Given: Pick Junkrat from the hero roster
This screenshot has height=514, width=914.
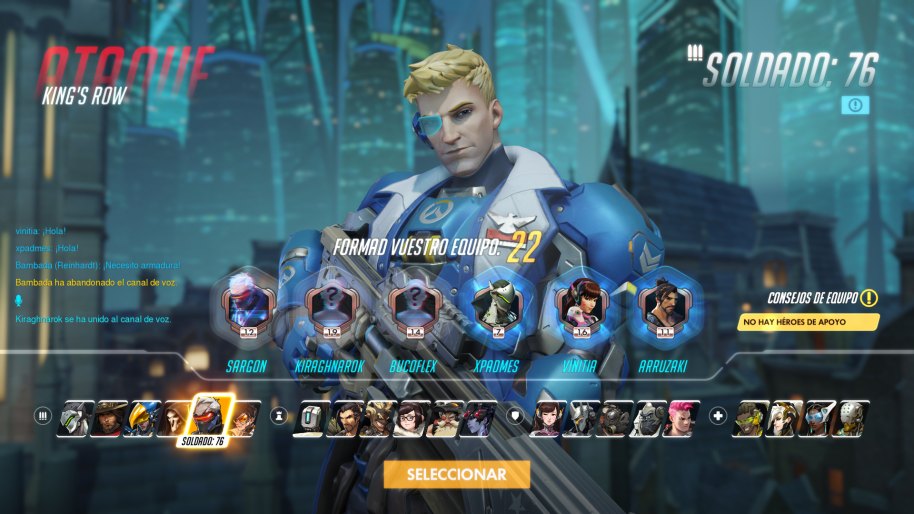Looking at the screenshot, I should click(x=381, y=418).
